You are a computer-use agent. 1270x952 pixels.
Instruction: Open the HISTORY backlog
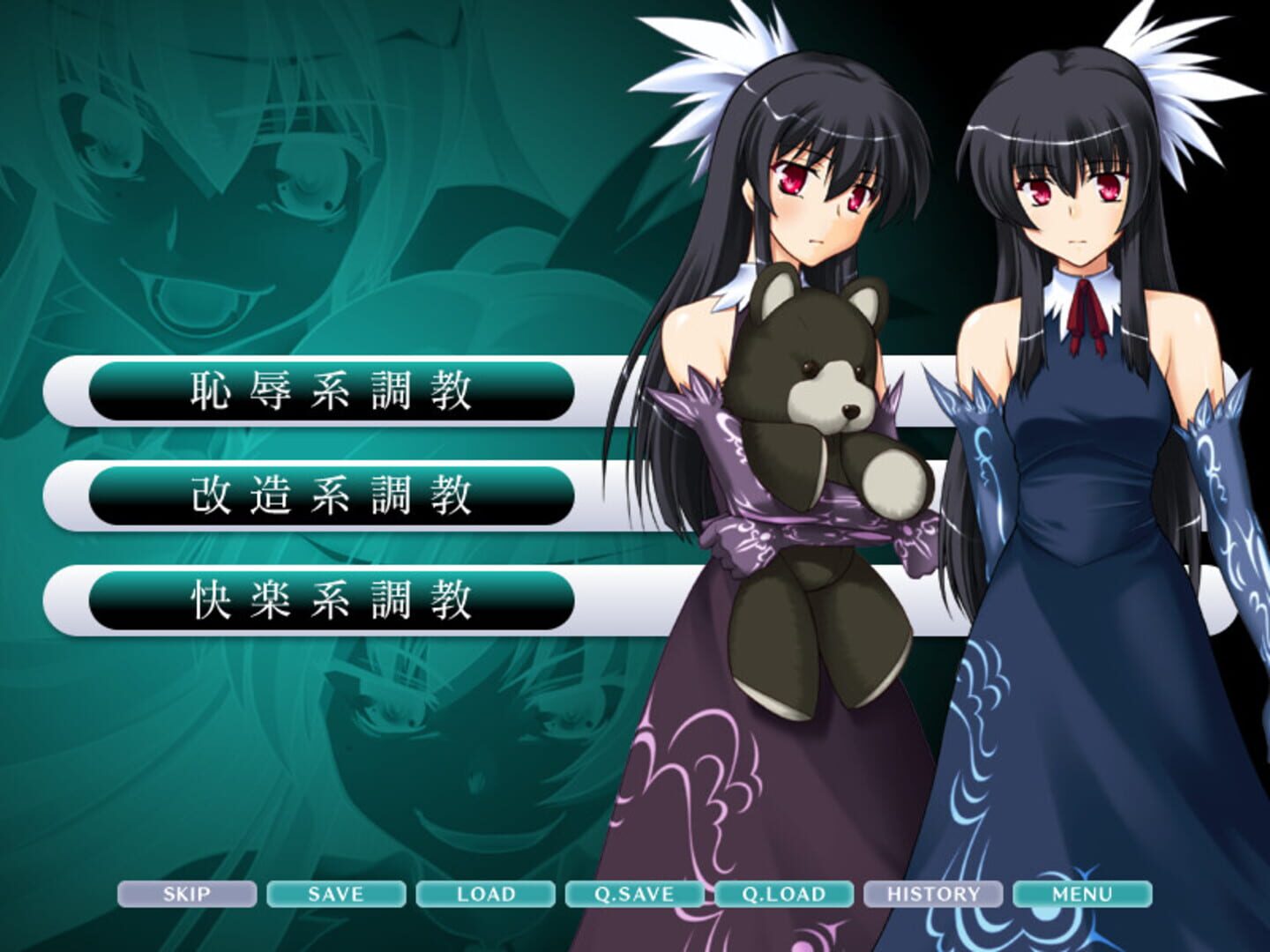click(x=932, y=896)
